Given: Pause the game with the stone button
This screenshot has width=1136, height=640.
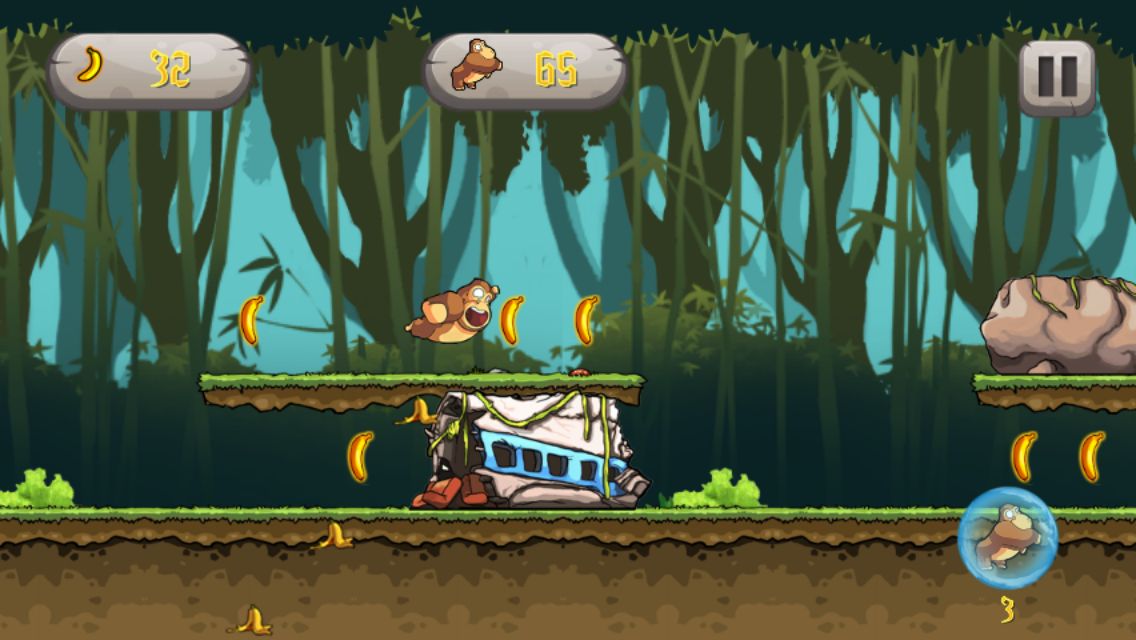Looking at the screenshot, I should coord(1057,76).
